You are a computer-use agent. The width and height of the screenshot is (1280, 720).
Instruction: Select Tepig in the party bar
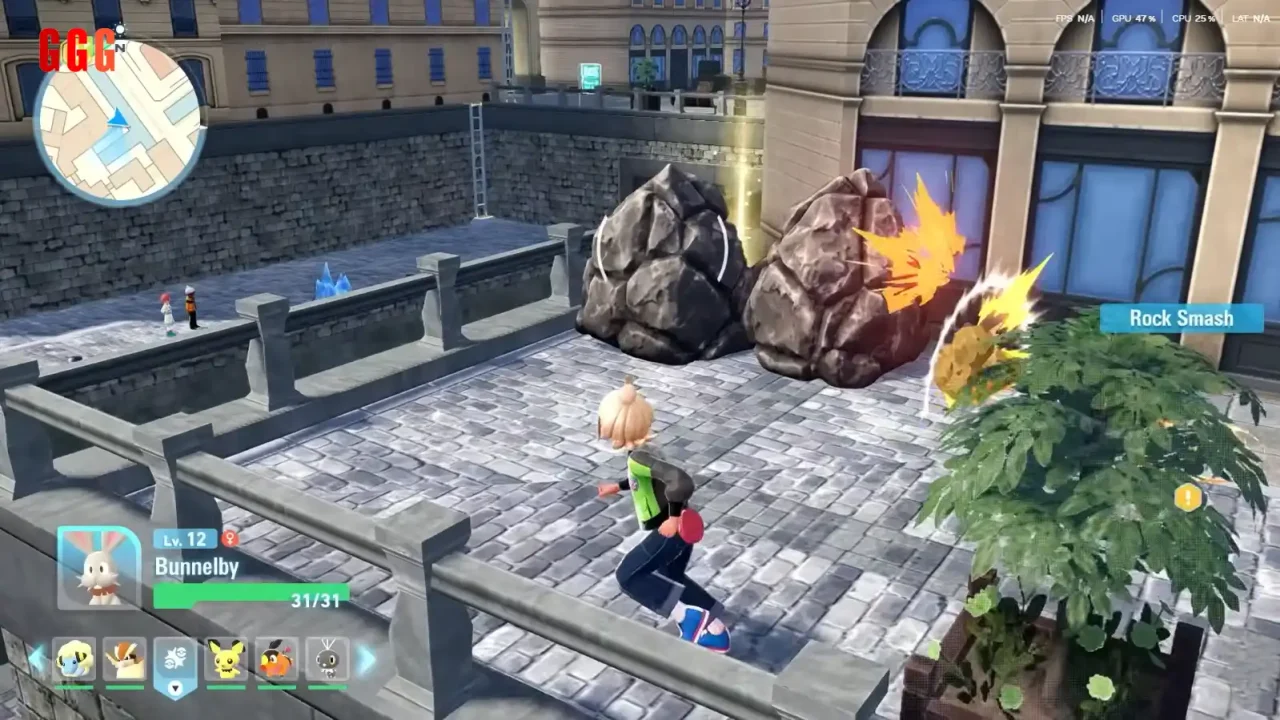[x=277, y=660]
